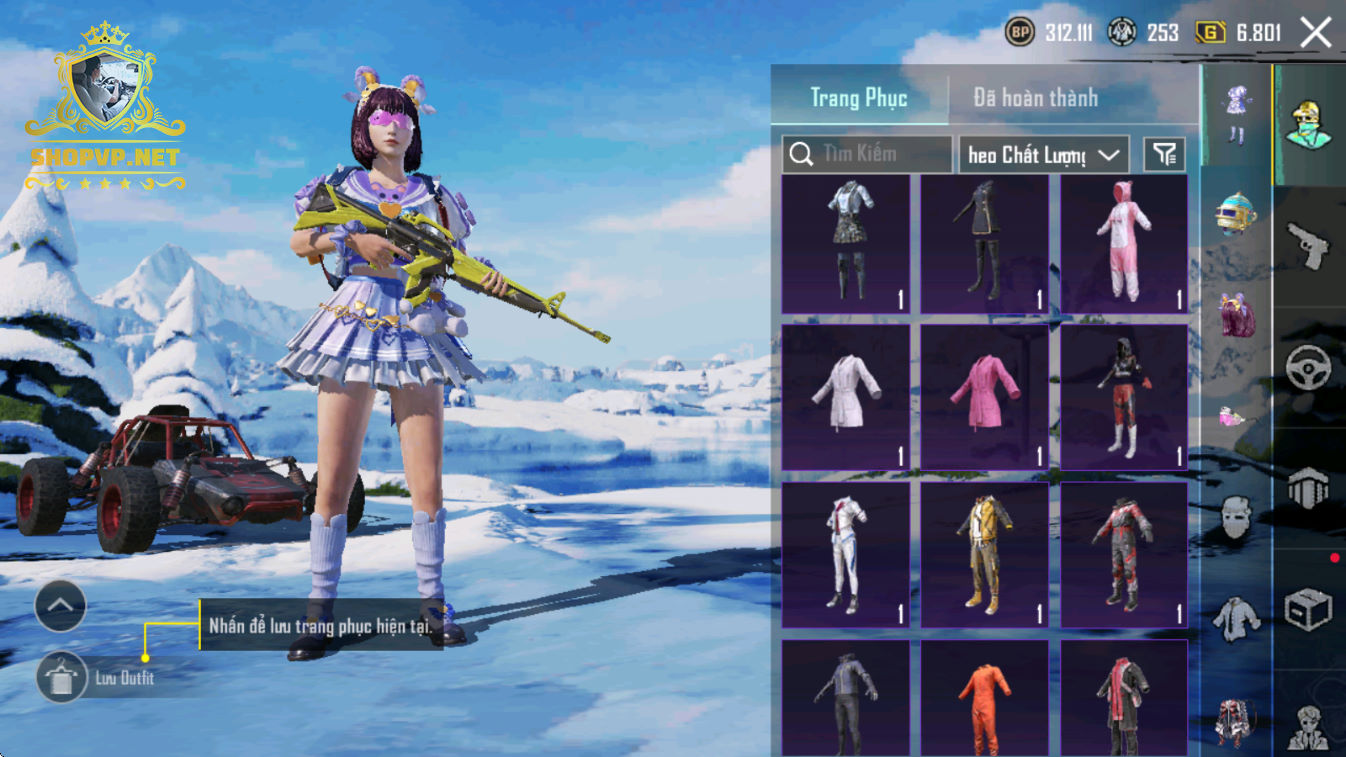Click the Tìm Kiếm search box
The image size is (1346, 757).
pyautogui.click(x=866, y=154)
